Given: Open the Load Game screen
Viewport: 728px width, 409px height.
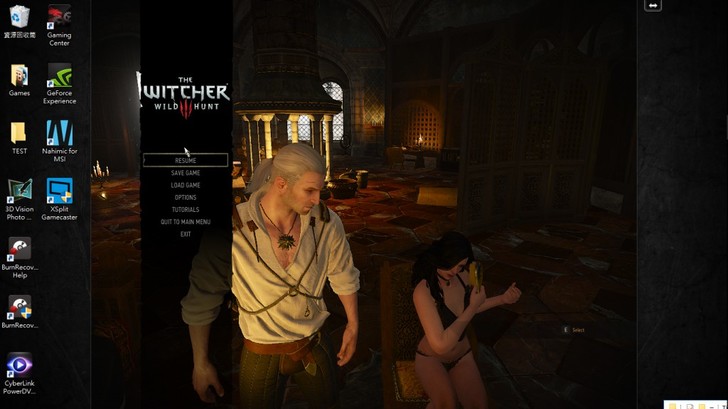Looking at the screenshot, I should pyautogui.click(x=185, y=185).
